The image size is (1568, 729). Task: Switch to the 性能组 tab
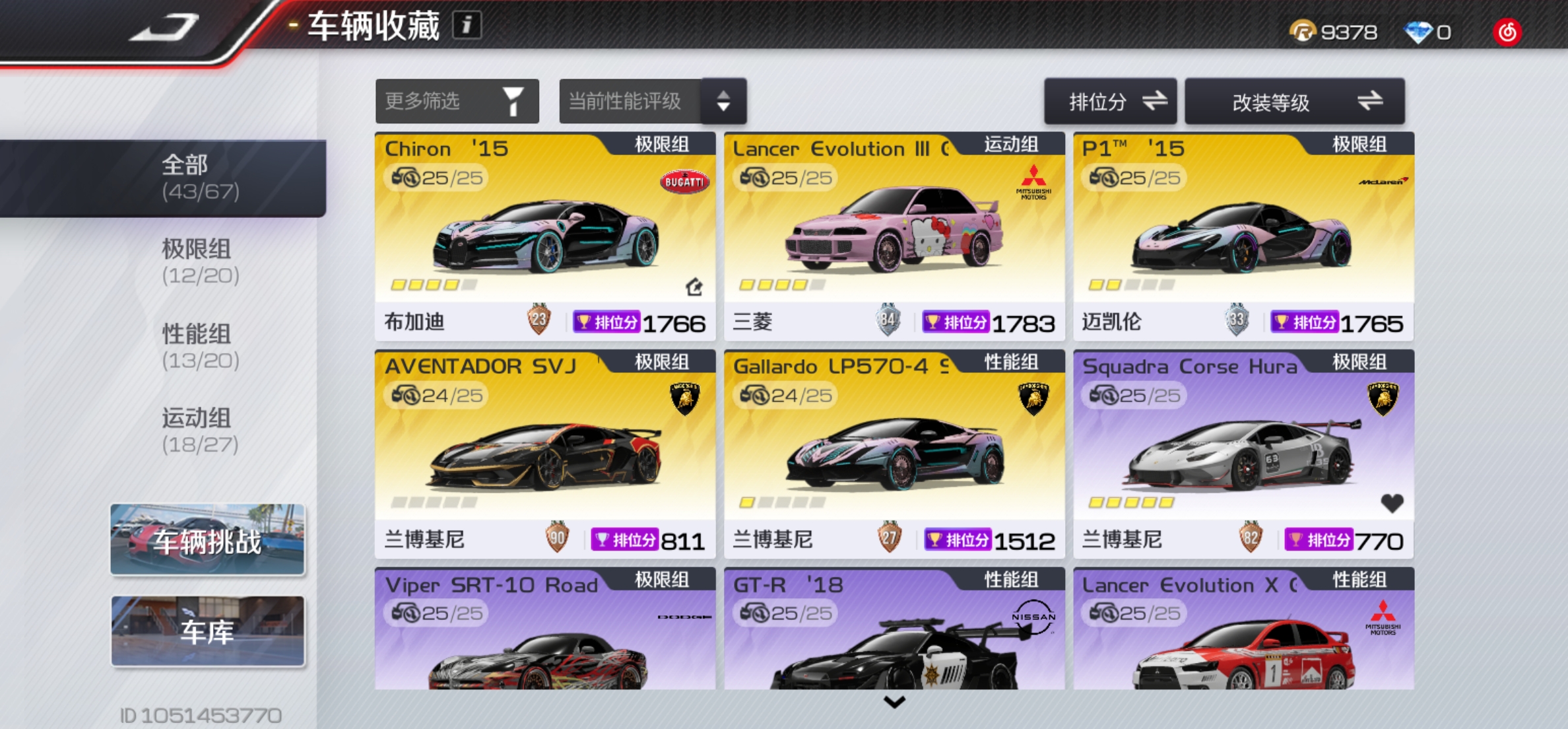[197, 346]
